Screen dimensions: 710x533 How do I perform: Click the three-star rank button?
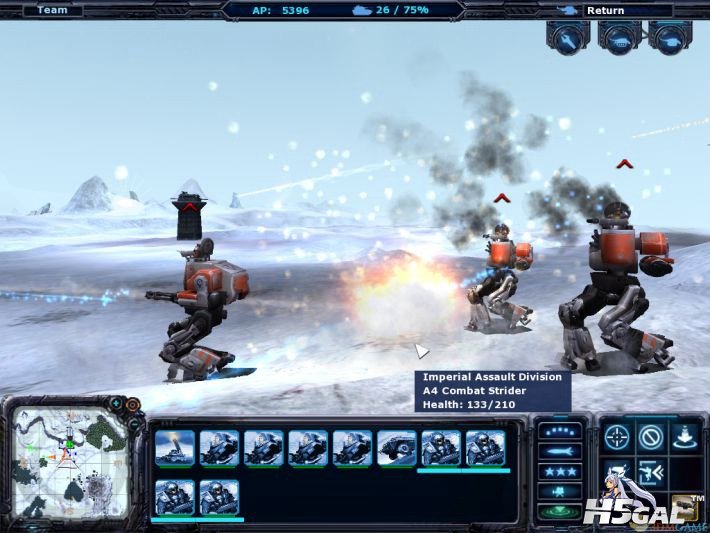pos(560,471)
